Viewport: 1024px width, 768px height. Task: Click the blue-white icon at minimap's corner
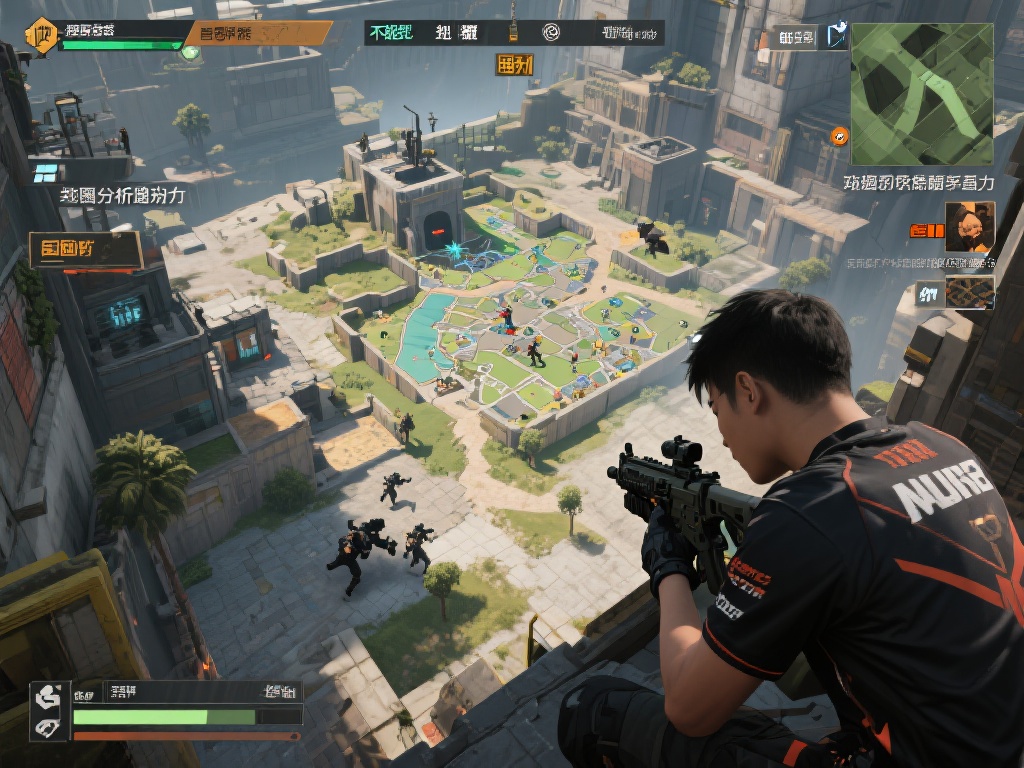click(836, 38)
